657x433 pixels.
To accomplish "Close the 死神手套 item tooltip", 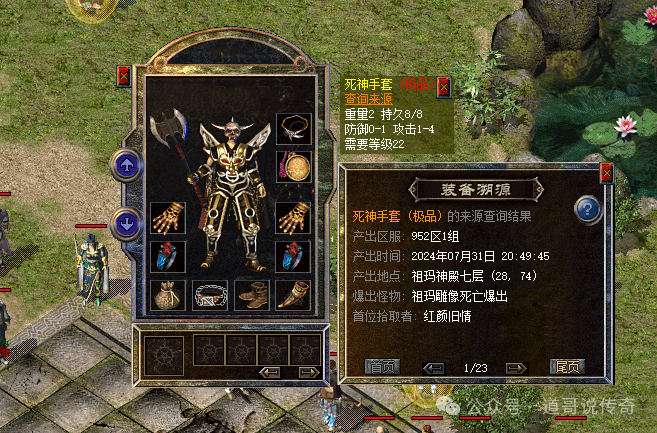I will pos(443,85).
